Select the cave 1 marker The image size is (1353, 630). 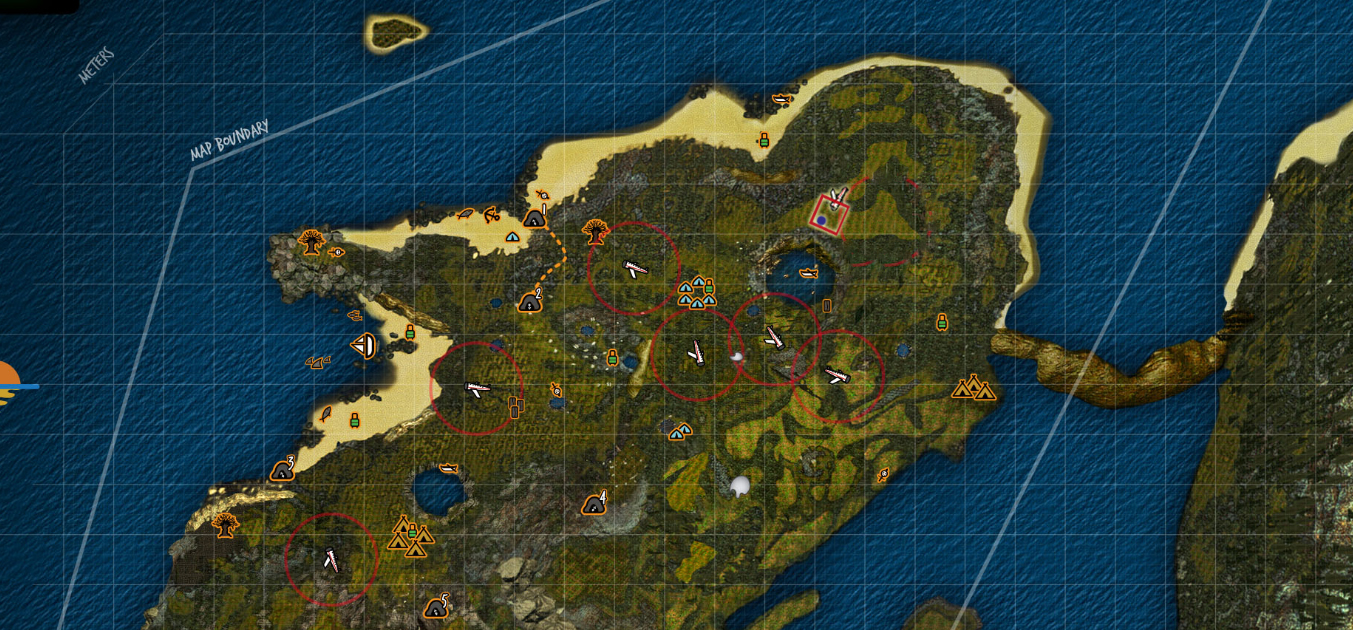point(535,216)
